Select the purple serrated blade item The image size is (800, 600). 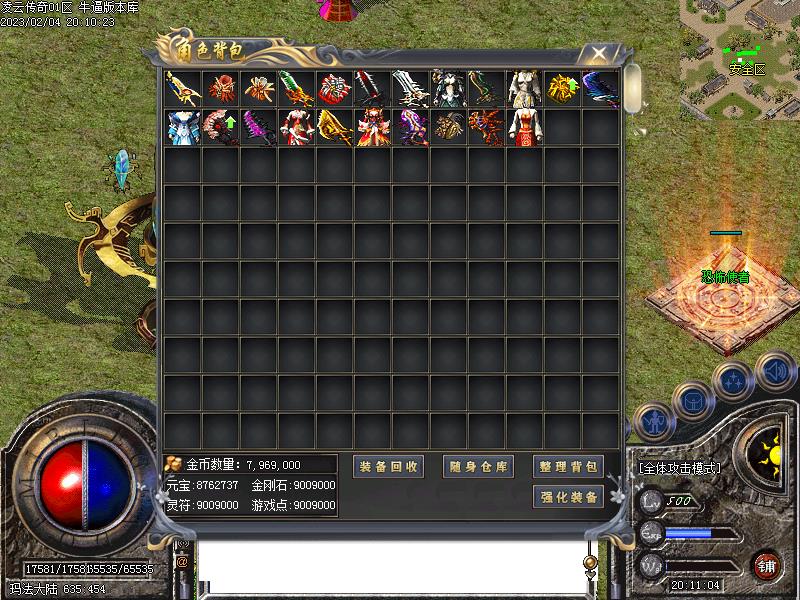pos(259,127)
